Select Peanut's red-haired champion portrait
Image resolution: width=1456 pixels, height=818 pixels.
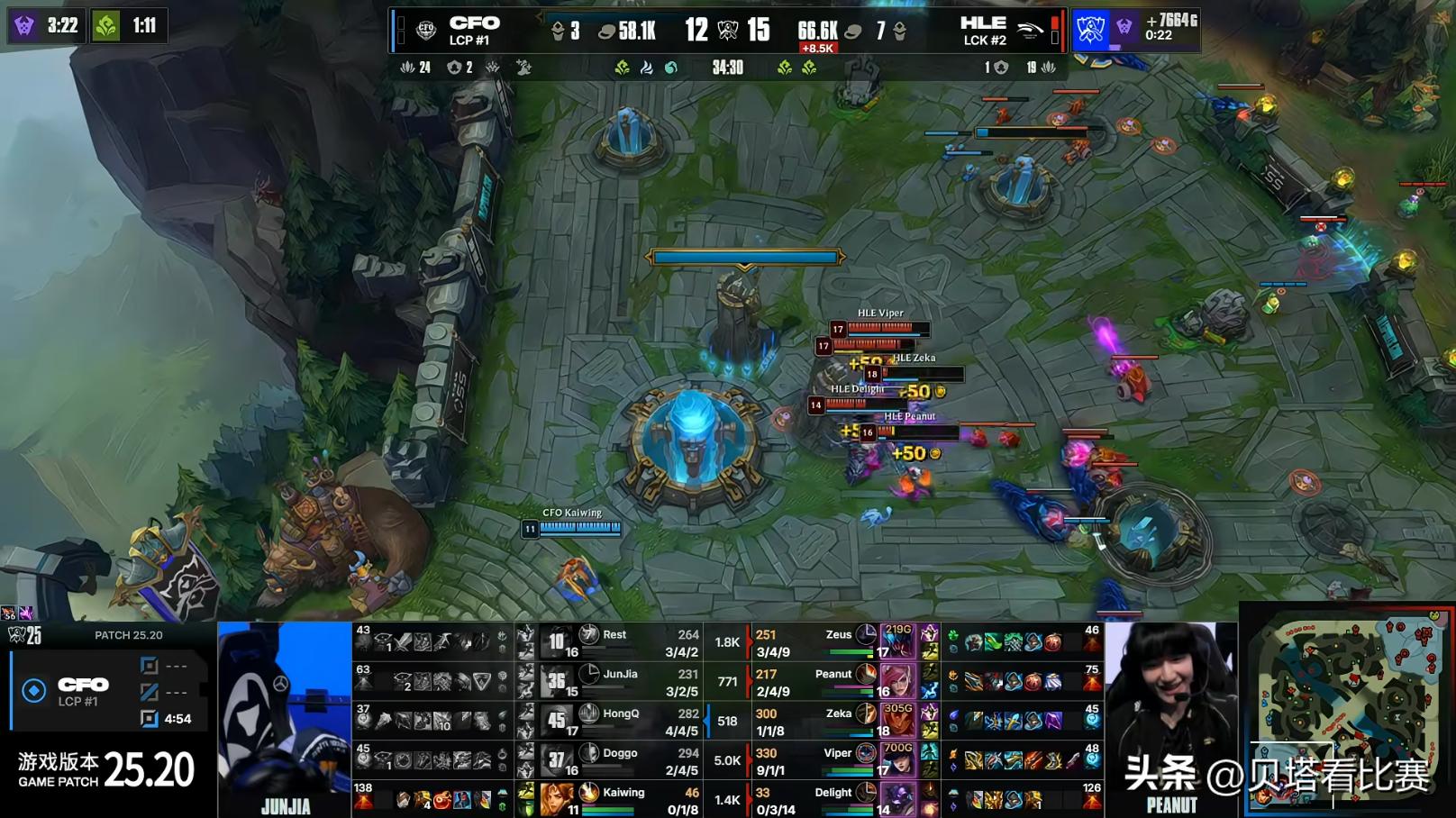coord(897,681)
